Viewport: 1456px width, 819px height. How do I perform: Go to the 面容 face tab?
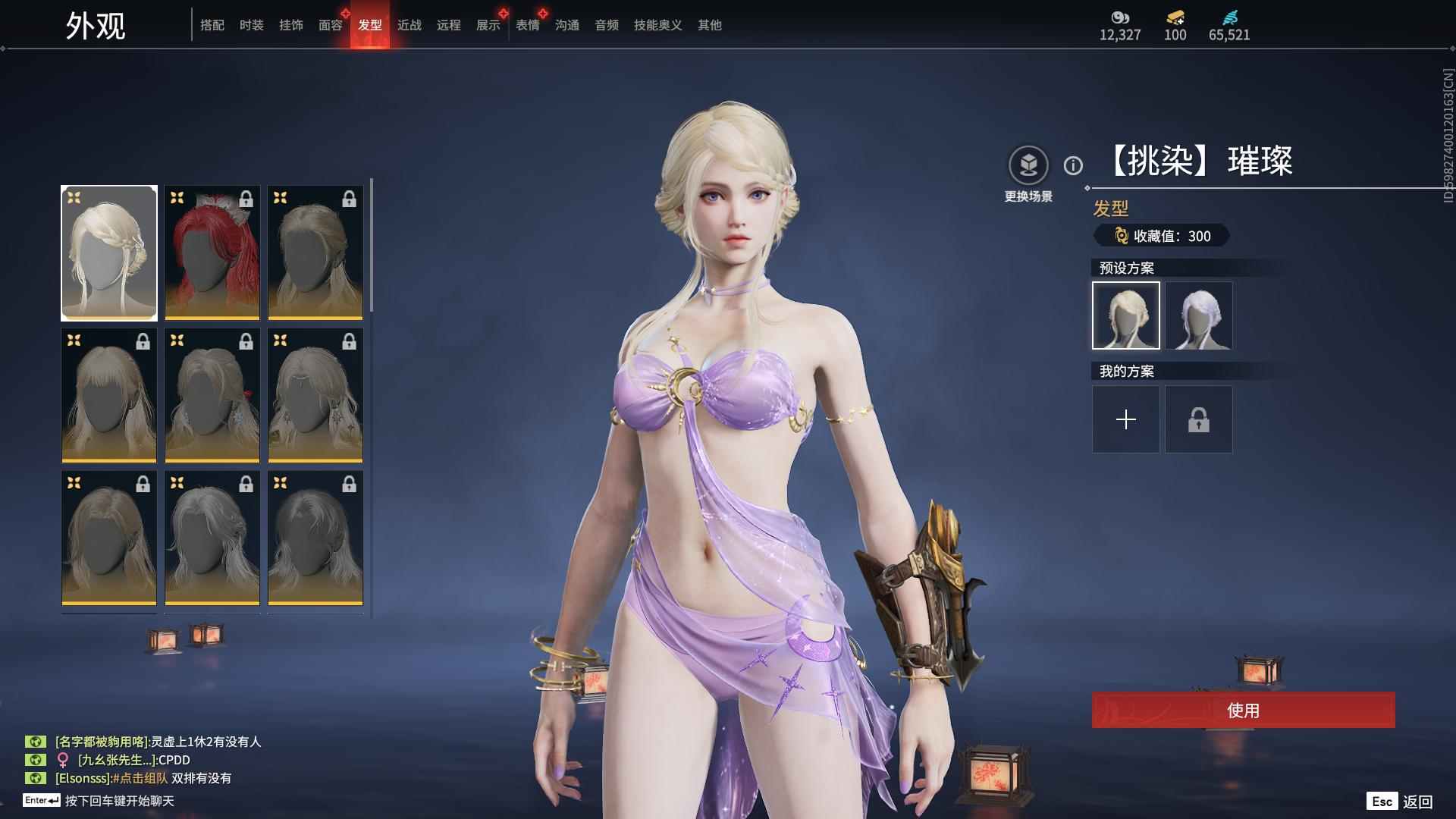pyautogui.click(x=331, y=25)
